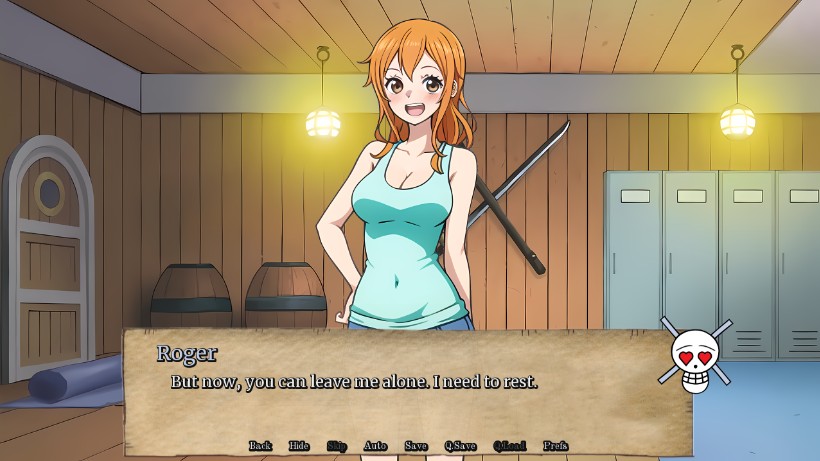This screenshot has height=461, width=820.
Task: Open the Save game screen
Action: tap(416, 446)
